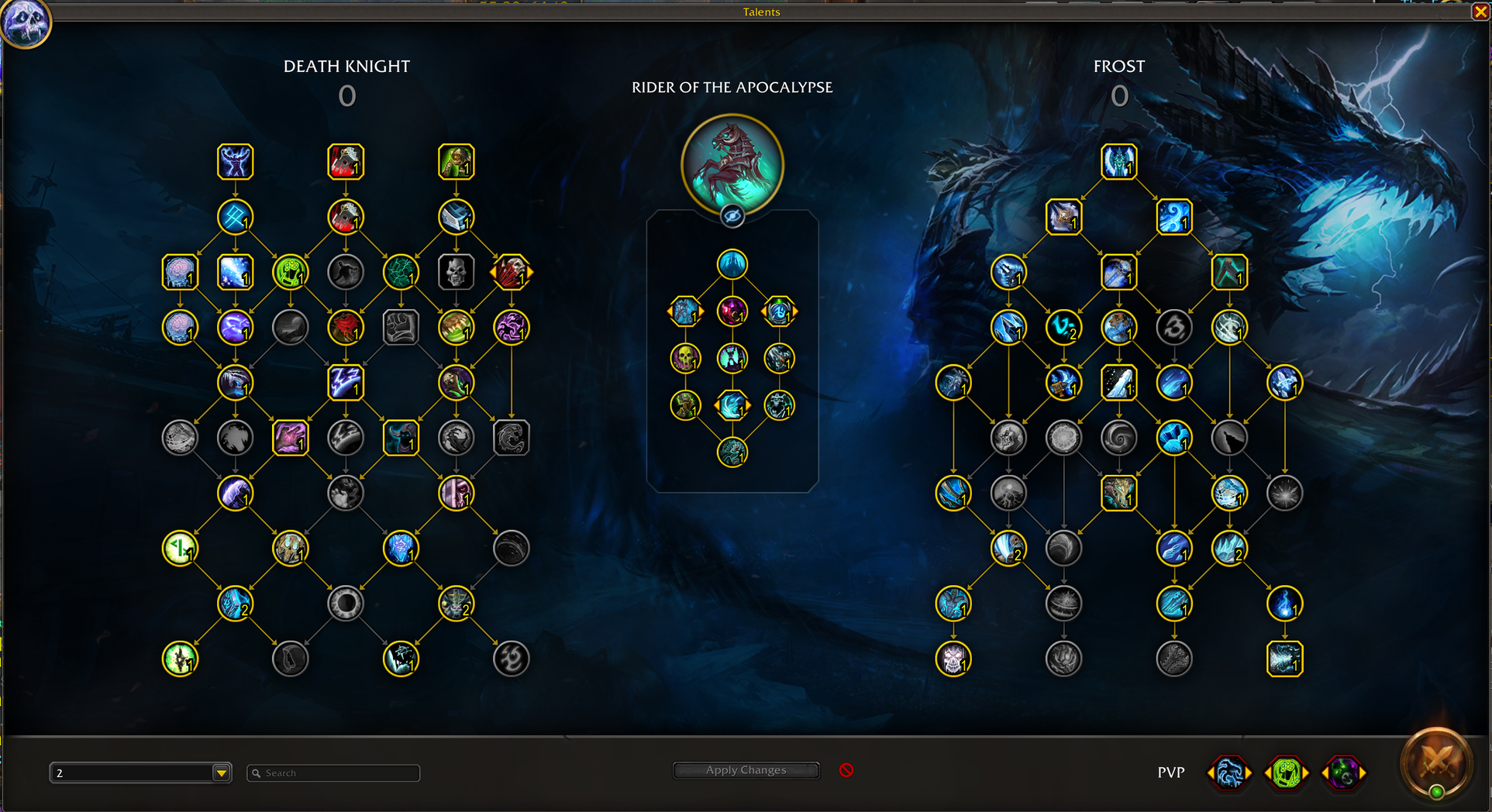Select the Rider of the Apocalypse horse emblem

(732, 164)
